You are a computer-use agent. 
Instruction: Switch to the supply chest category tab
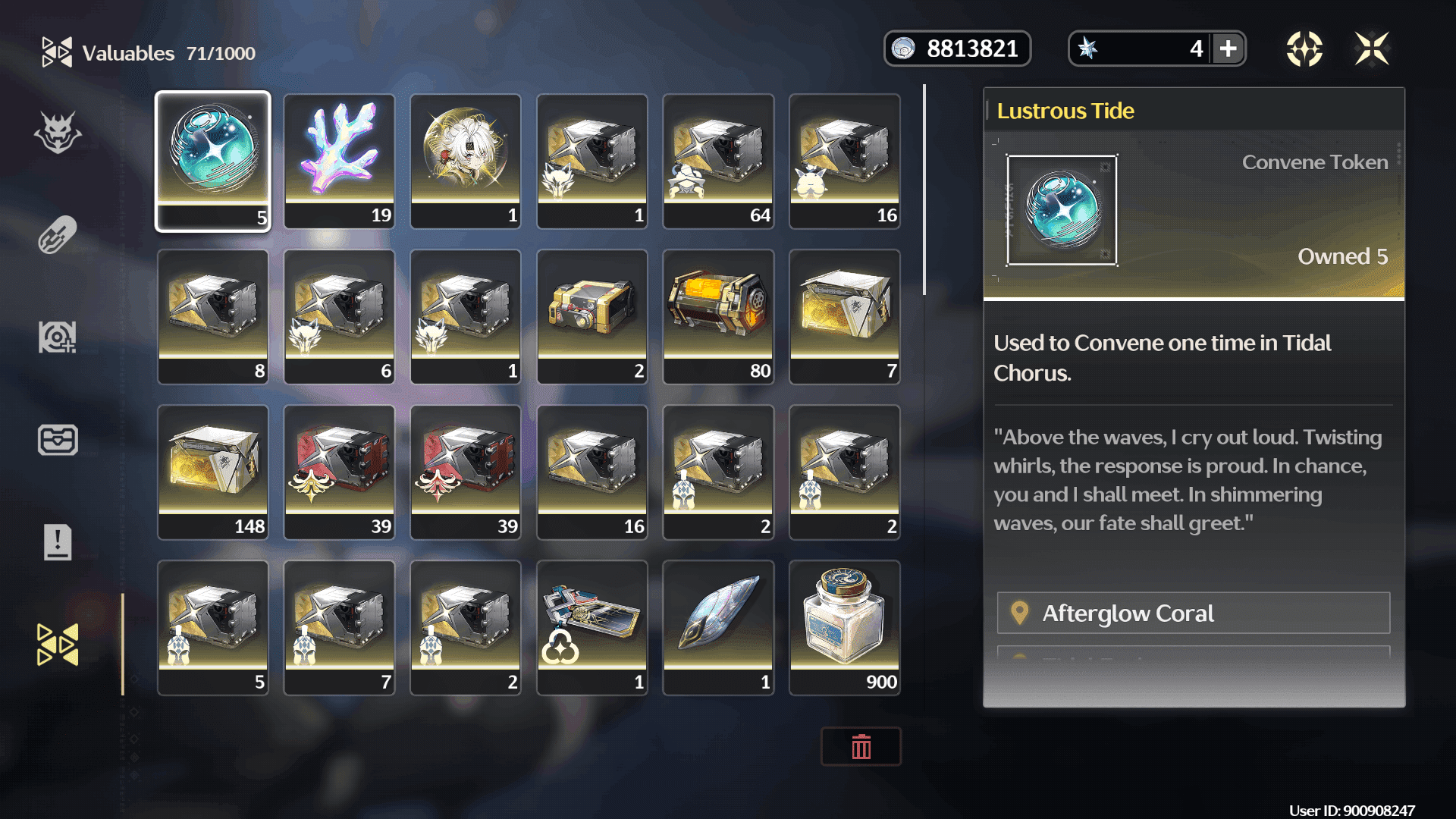click(x=58, y=440)
